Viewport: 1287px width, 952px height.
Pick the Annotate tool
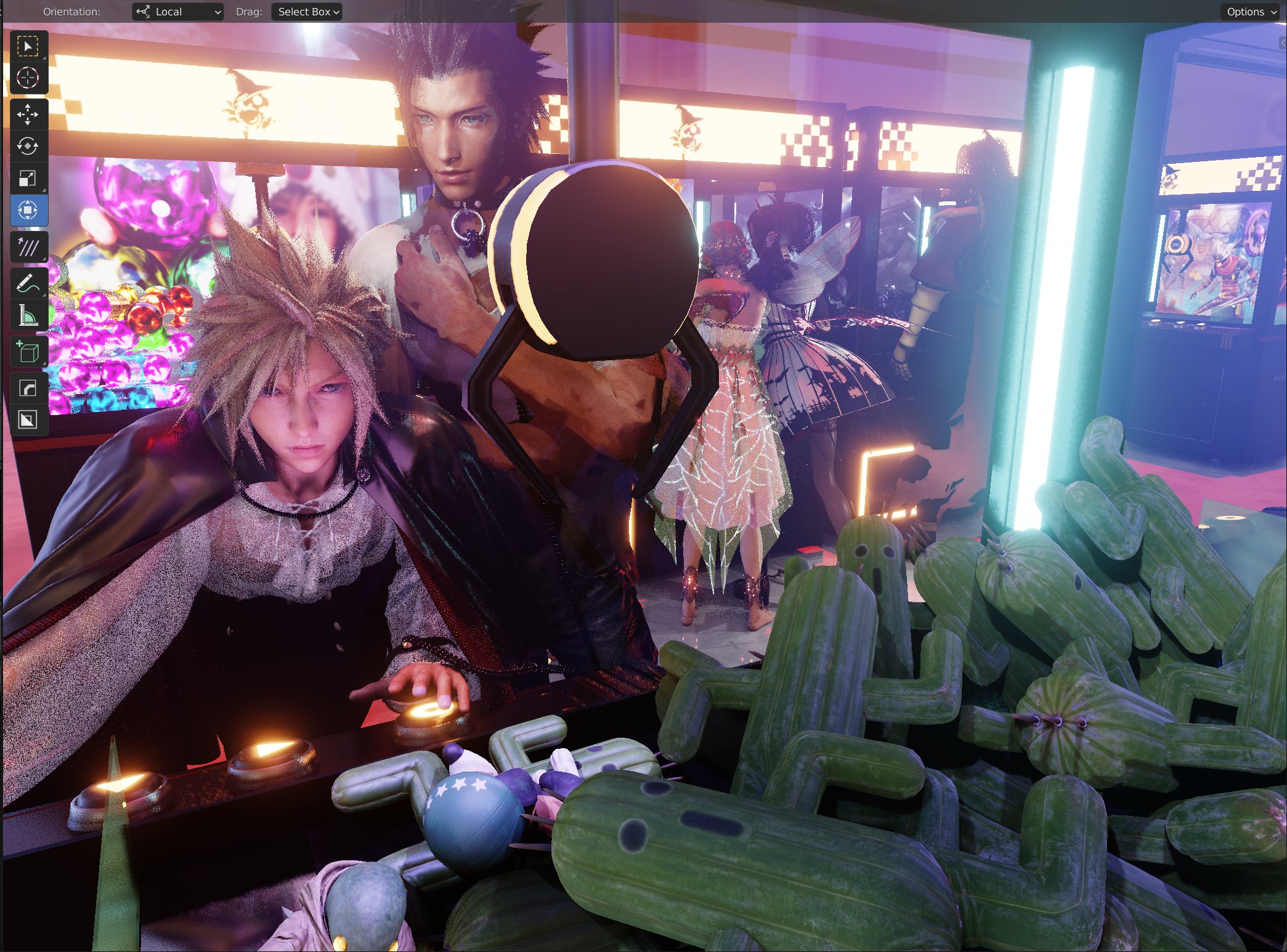tap(29, 282)
